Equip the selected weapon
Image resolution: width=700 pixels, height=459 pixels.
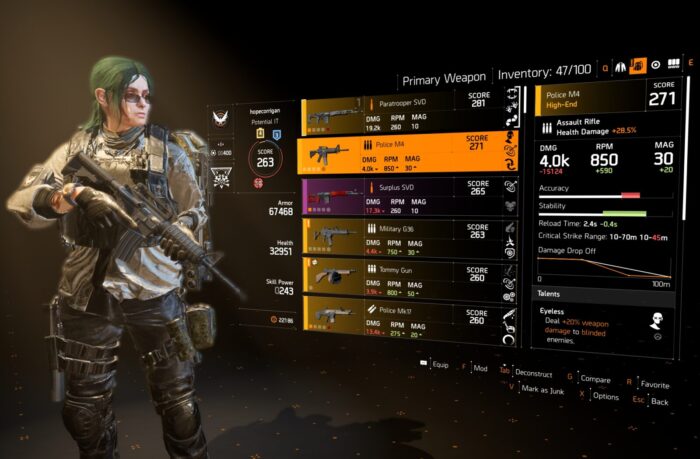pos(438,365)
